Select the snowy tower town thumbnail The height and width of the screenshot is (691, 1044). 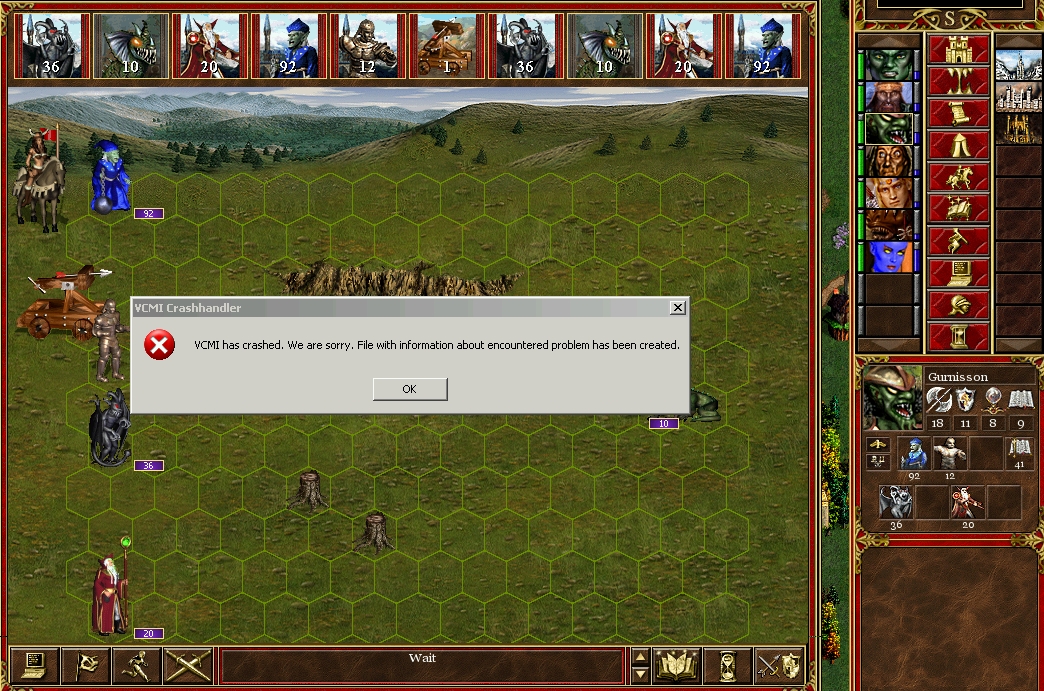point(1019,65)
